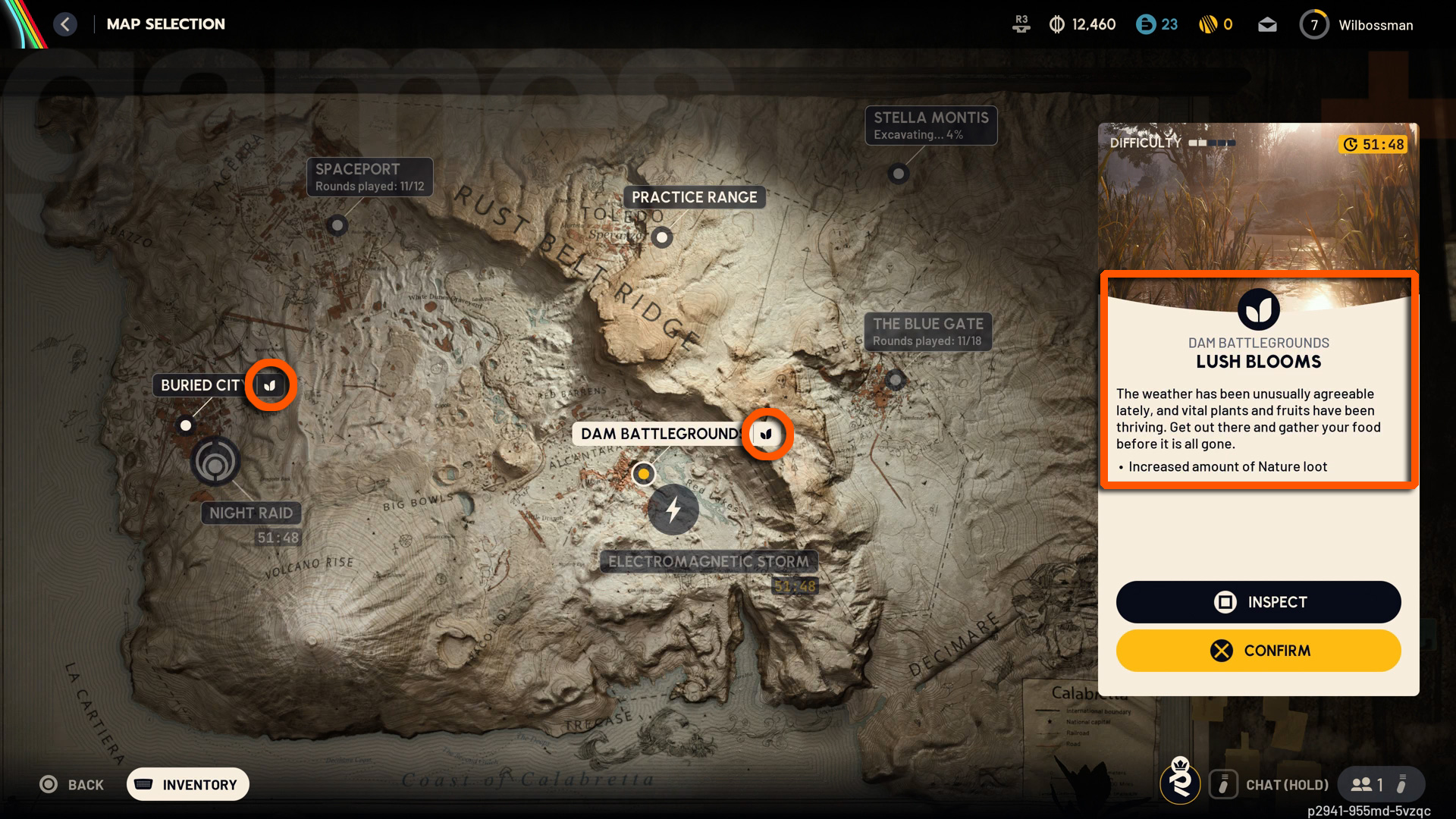The width and height of the screenshot is (1456, 819).
Task: Select the Spaceport map node
Action: pyautogui.click(x=337, y=225)
